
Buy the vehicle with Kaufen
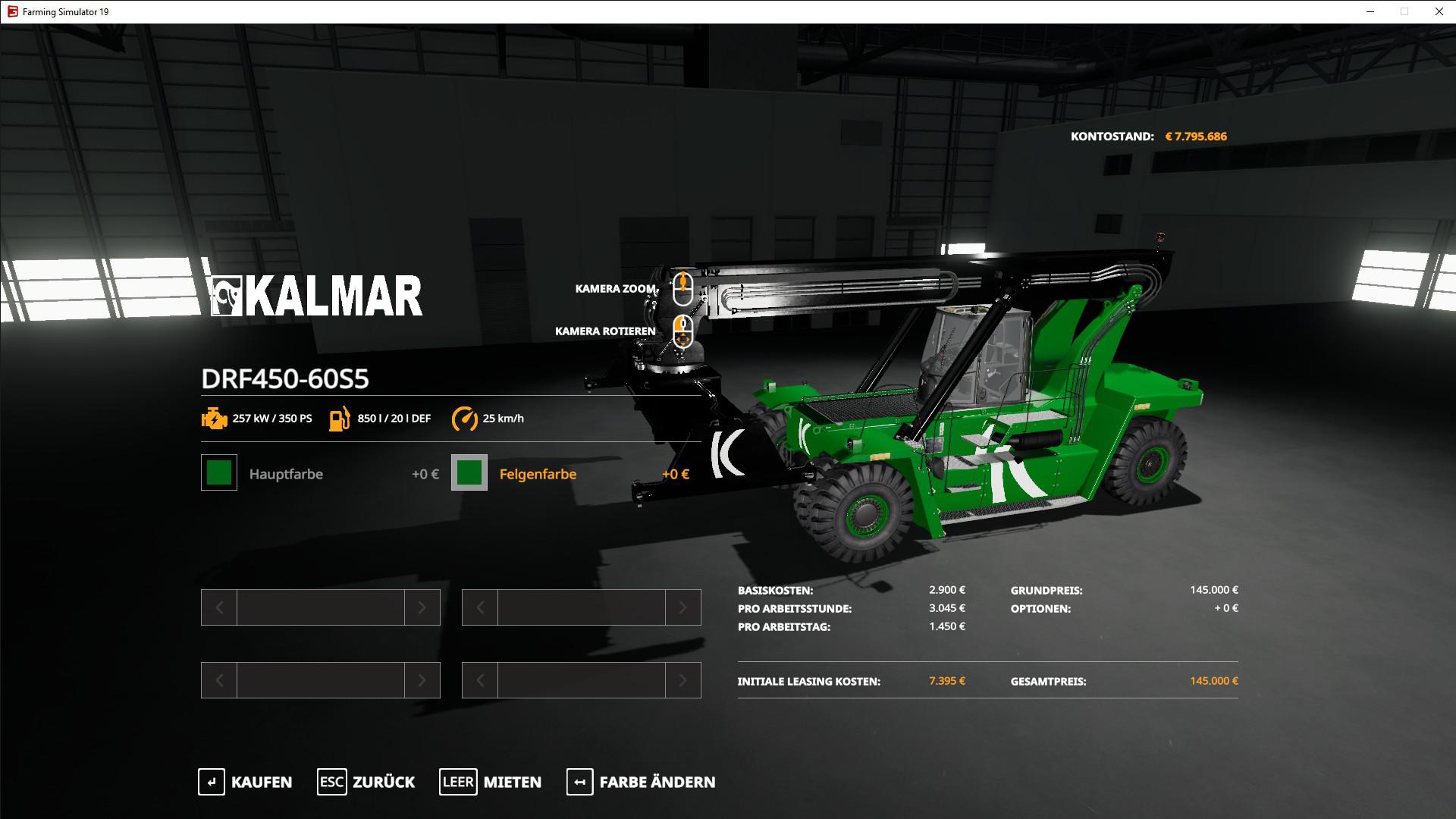(245, 782)
